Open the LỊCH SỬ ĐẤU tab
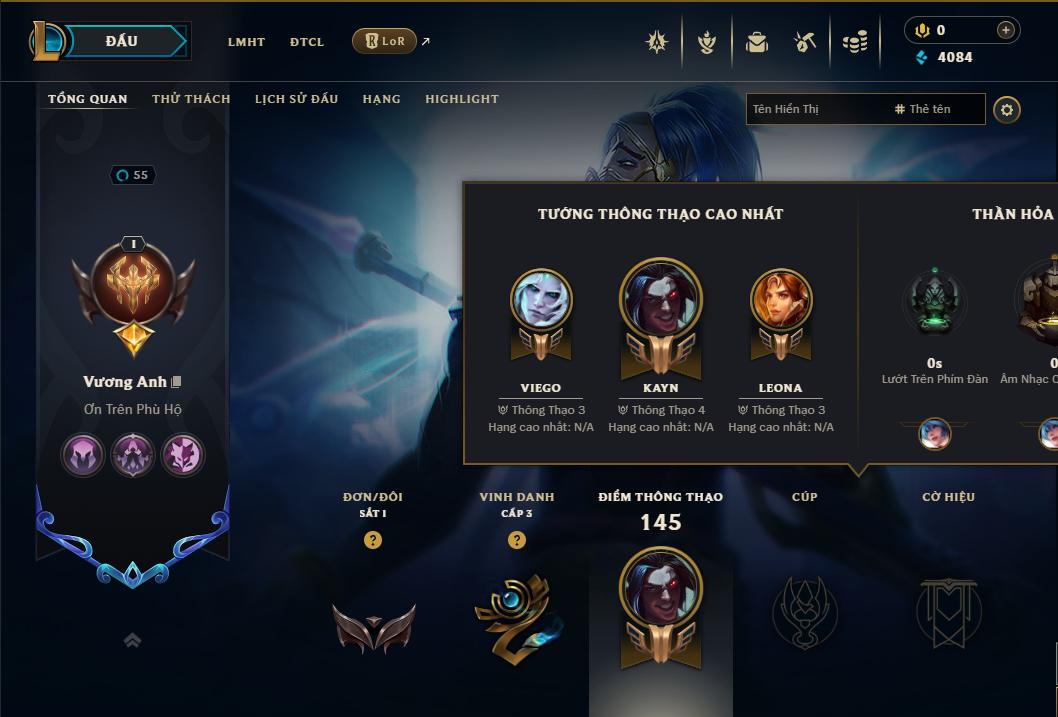The image size is (1058, 717). 296,99
